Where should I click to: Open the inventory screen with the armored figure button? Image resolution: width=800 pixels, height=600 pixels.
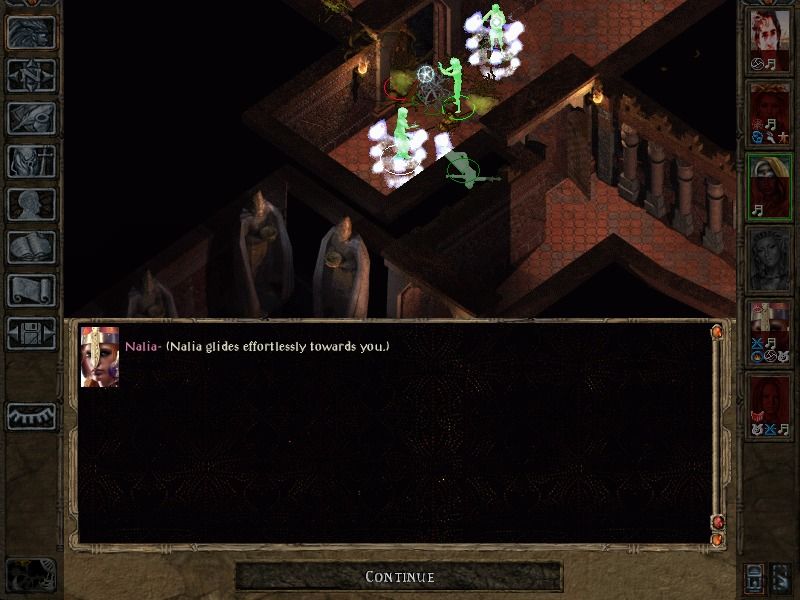pyautogui.click(x=31, y=161)
